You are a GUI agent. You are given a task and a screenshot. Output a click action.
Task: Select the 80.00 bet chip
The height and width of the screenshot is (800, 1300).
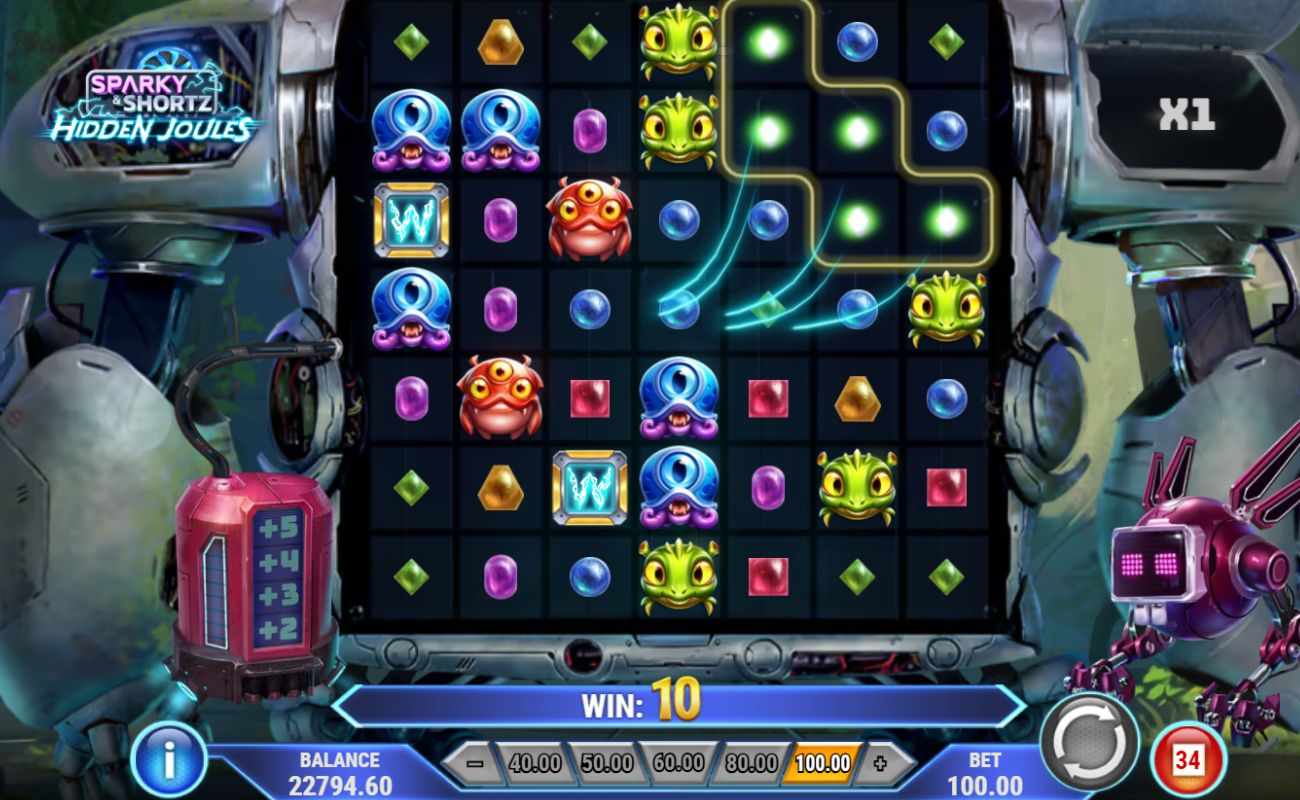(750, 761)
